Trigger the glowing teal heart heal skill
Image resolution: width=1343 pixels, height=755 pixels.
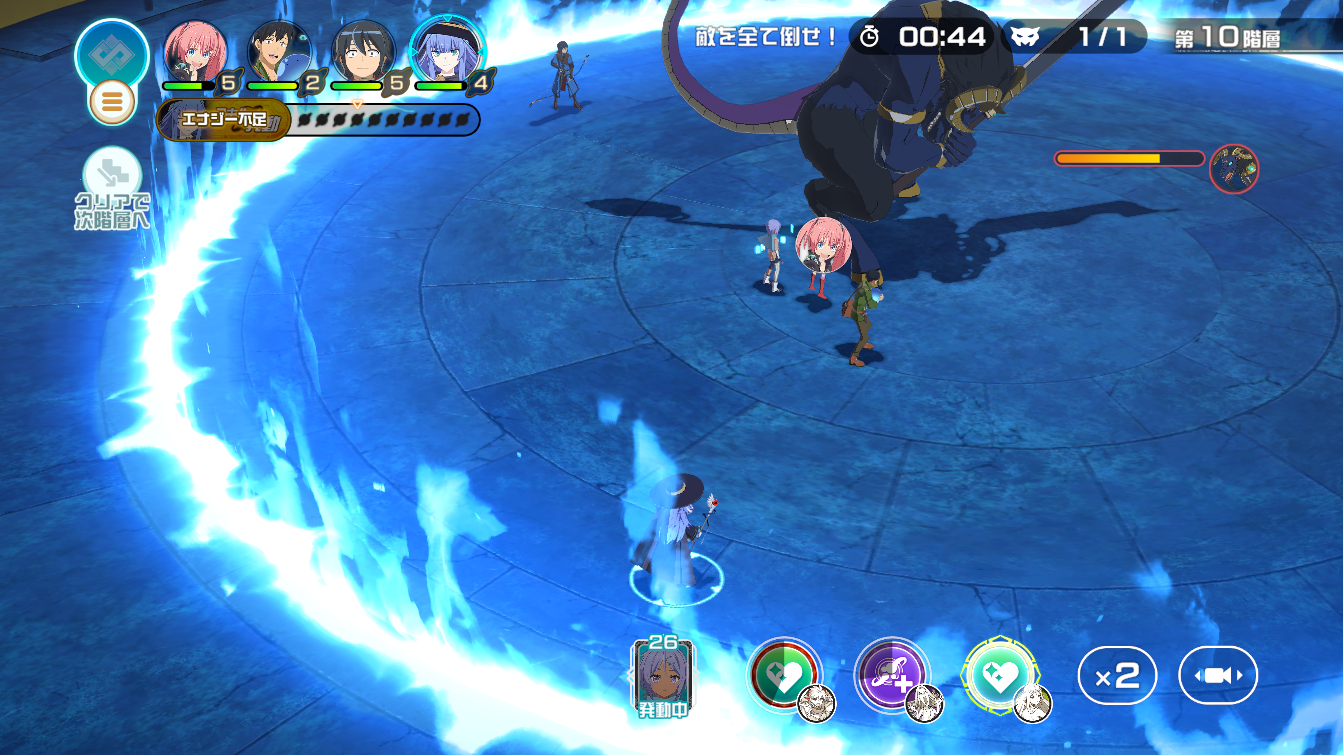click(1000, 675)
